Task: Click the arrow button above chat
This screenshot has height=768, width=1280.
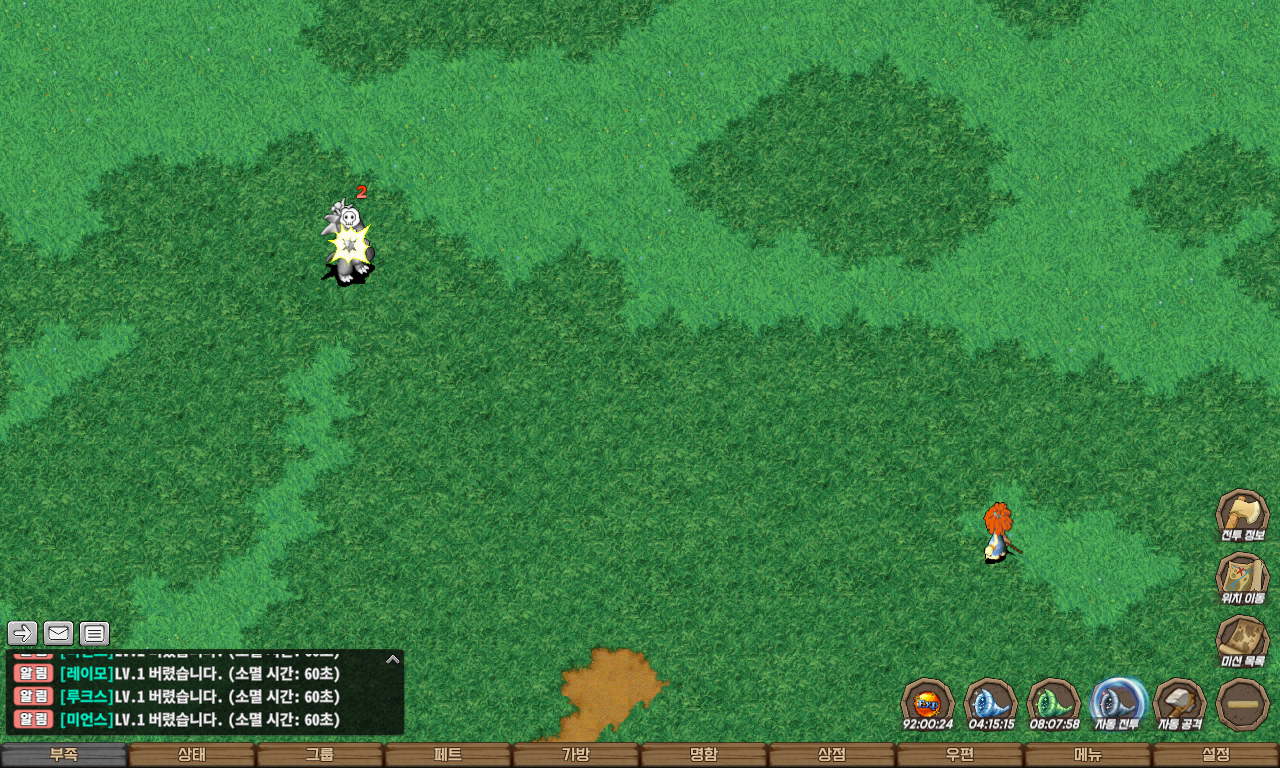Action: (x=23, y=633)
